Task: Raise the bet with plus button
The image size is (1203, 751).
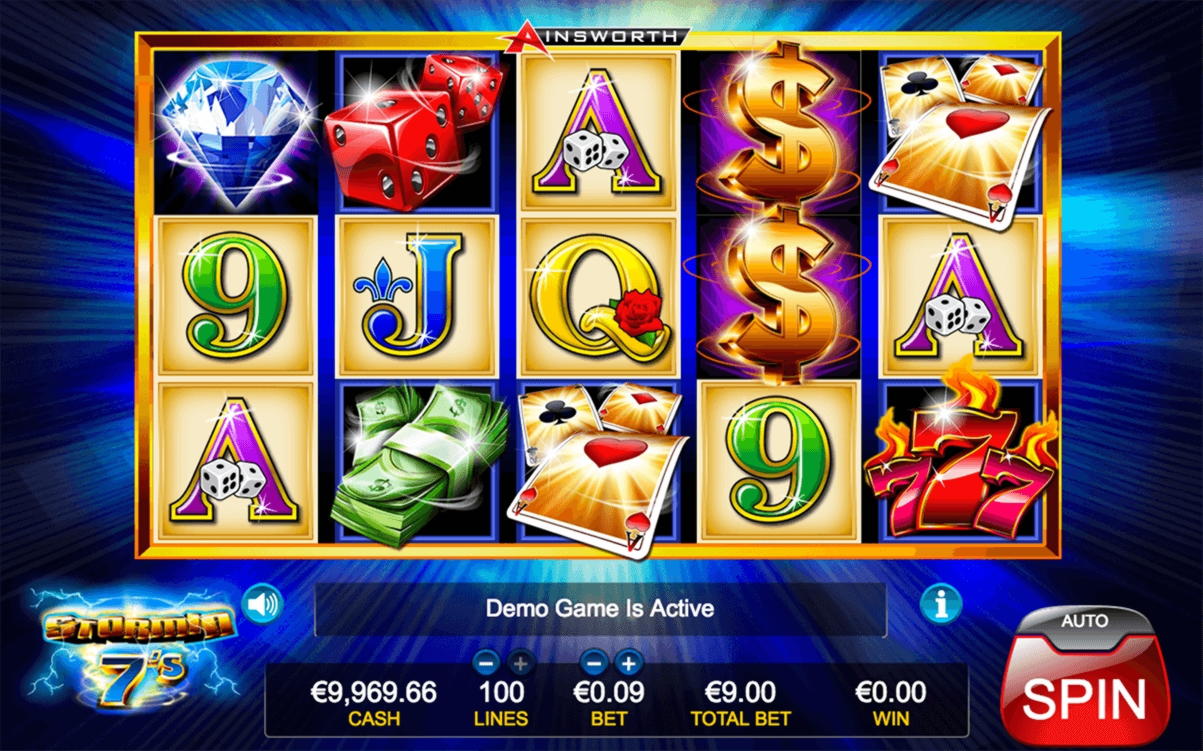Action: point(628,661)
